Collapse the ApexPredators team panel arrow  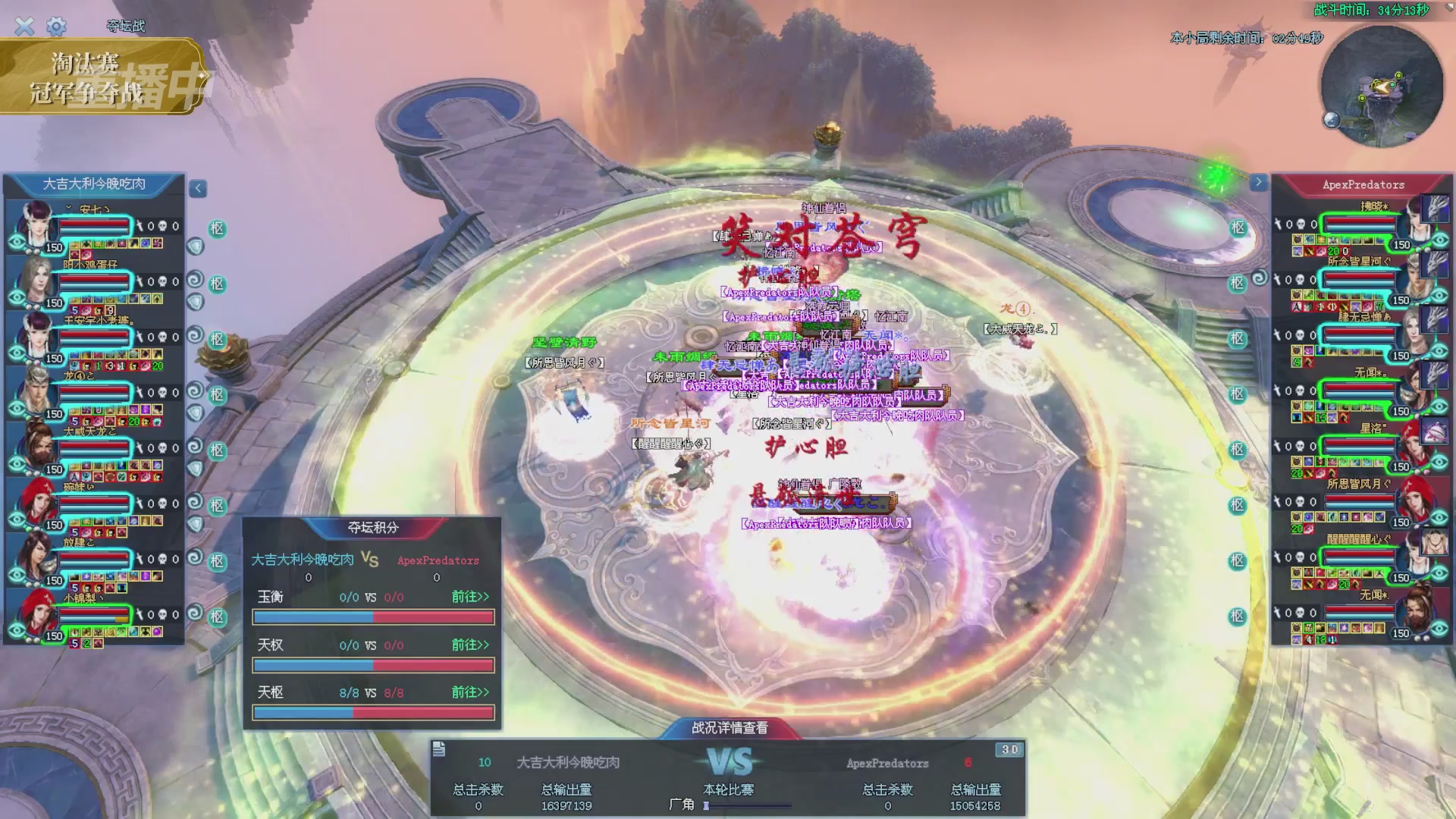[x=1258, y=183]
